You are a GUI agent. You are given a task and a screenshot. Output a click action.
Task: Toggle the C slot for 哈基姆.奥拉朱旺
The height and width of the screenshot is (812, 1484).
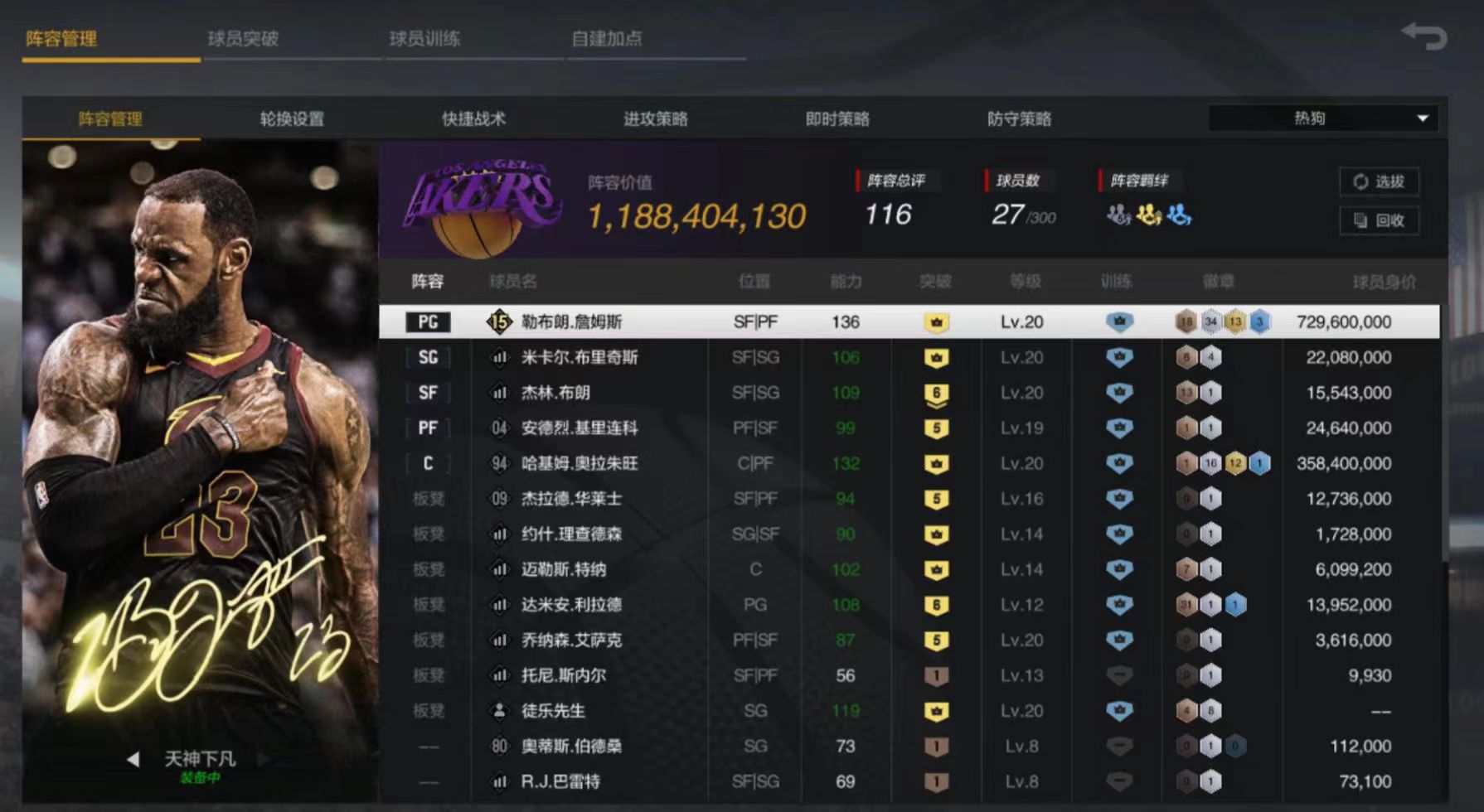point(428,464)
